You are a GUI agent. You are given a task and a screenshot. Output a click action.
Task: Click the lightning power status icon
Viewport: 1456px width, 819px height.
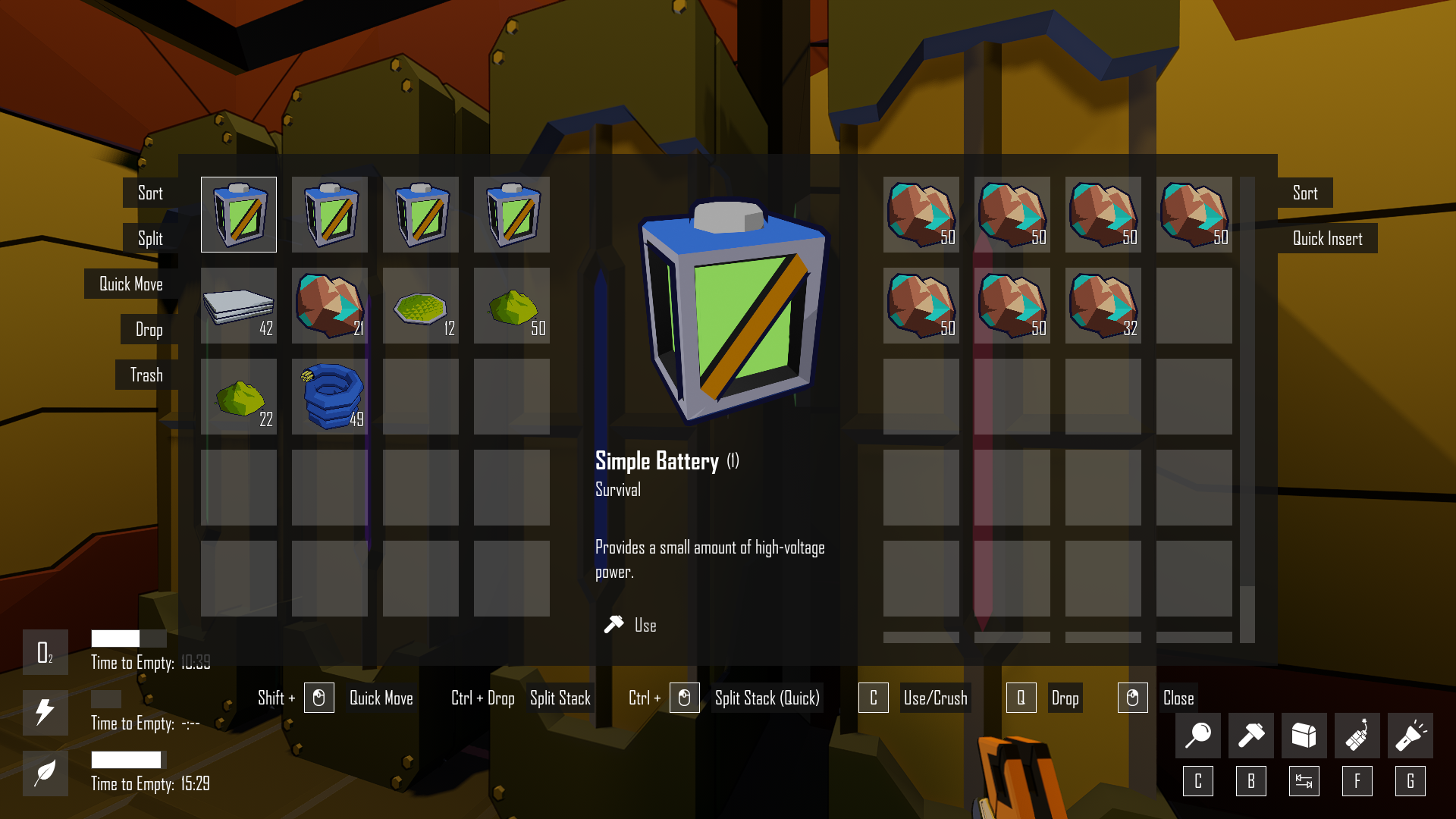point(45,713)
